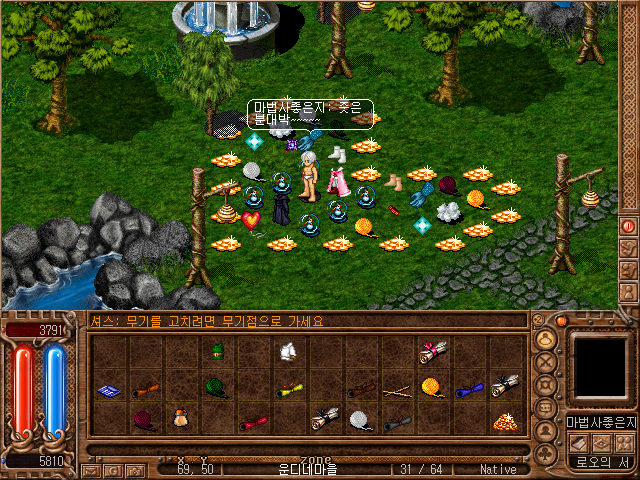Select the green hat in inventory
640x480 pixels.
217,351
